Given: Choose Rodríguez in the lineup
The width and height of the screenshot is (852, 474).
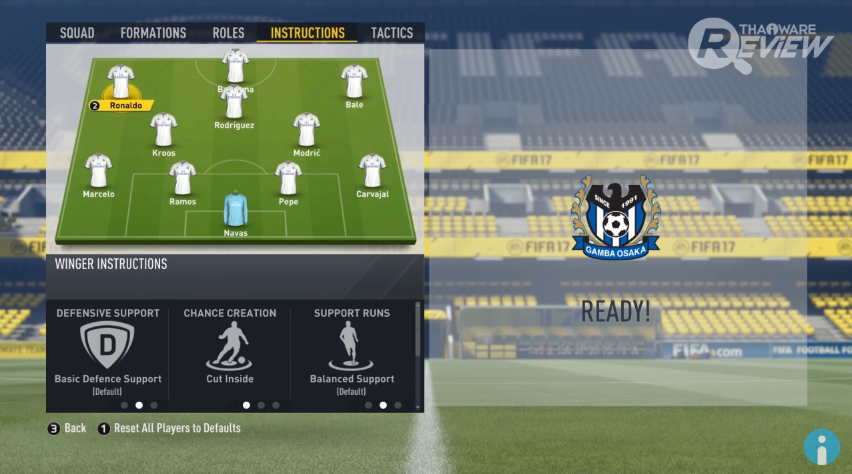Looking at the screenshot, I should pyautogui.click(x=234, y=104).
